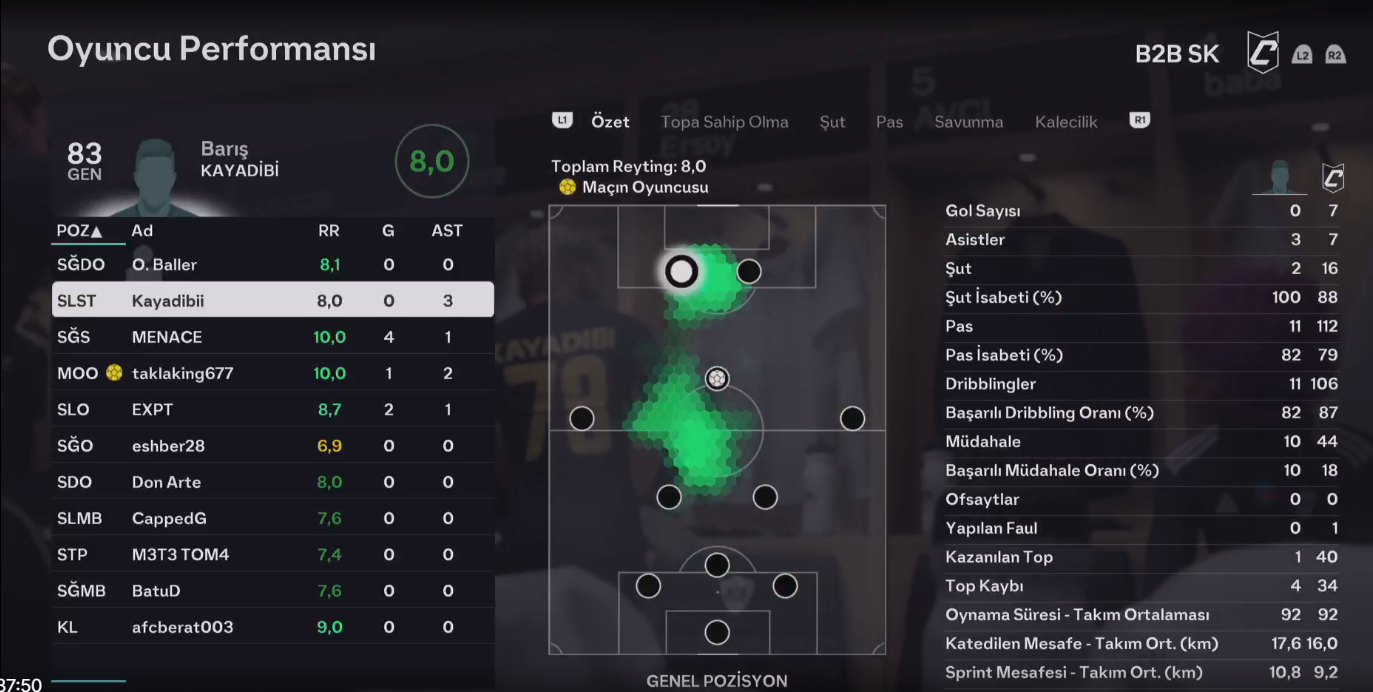Select the Don Arte row
The width and height of the screenshot is (1373, 692).
(x=272, y=482)
